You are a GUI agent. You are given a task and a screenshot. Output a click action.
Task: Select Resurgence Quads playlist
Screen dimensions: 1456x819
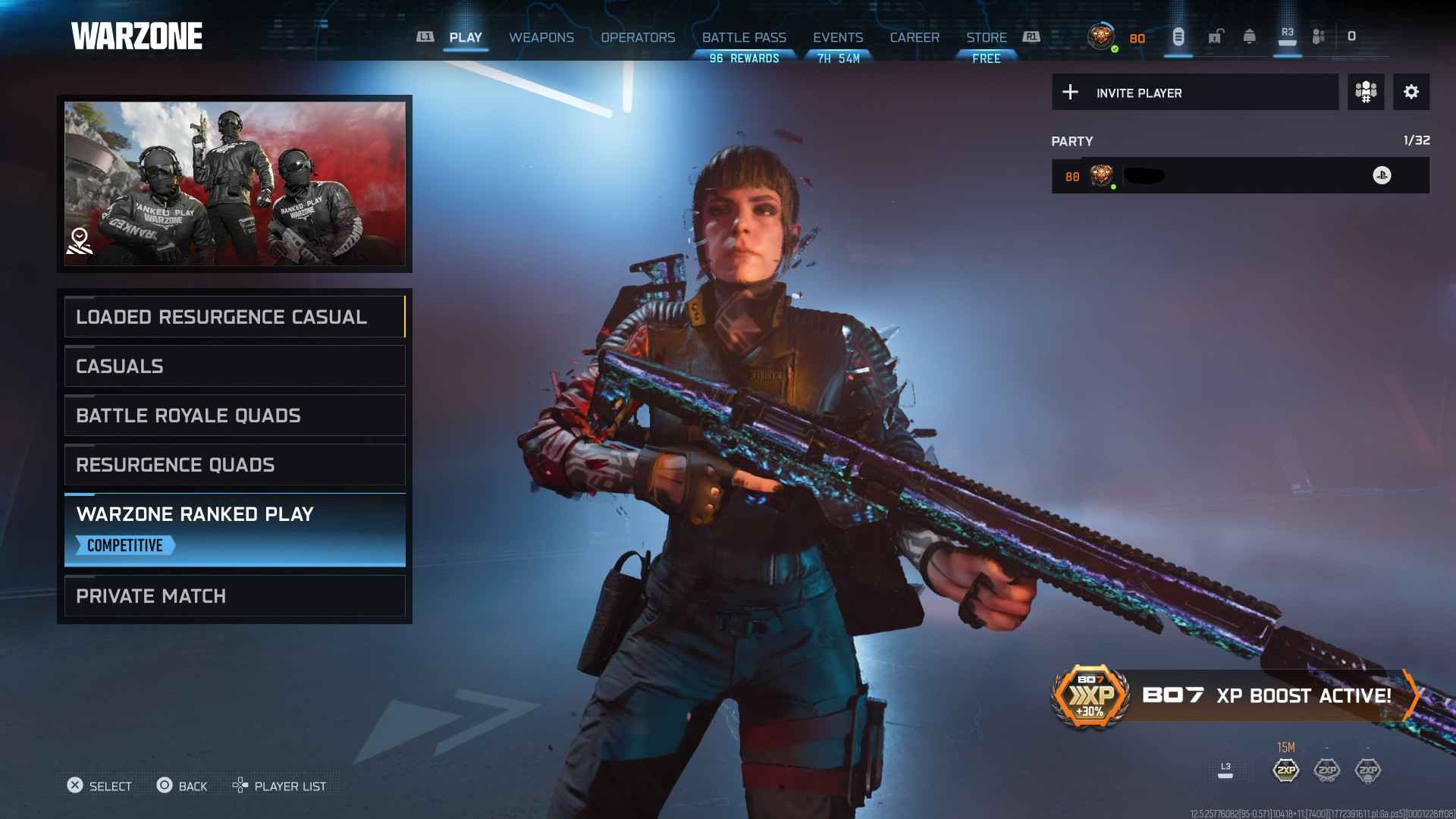pos(234,465)
